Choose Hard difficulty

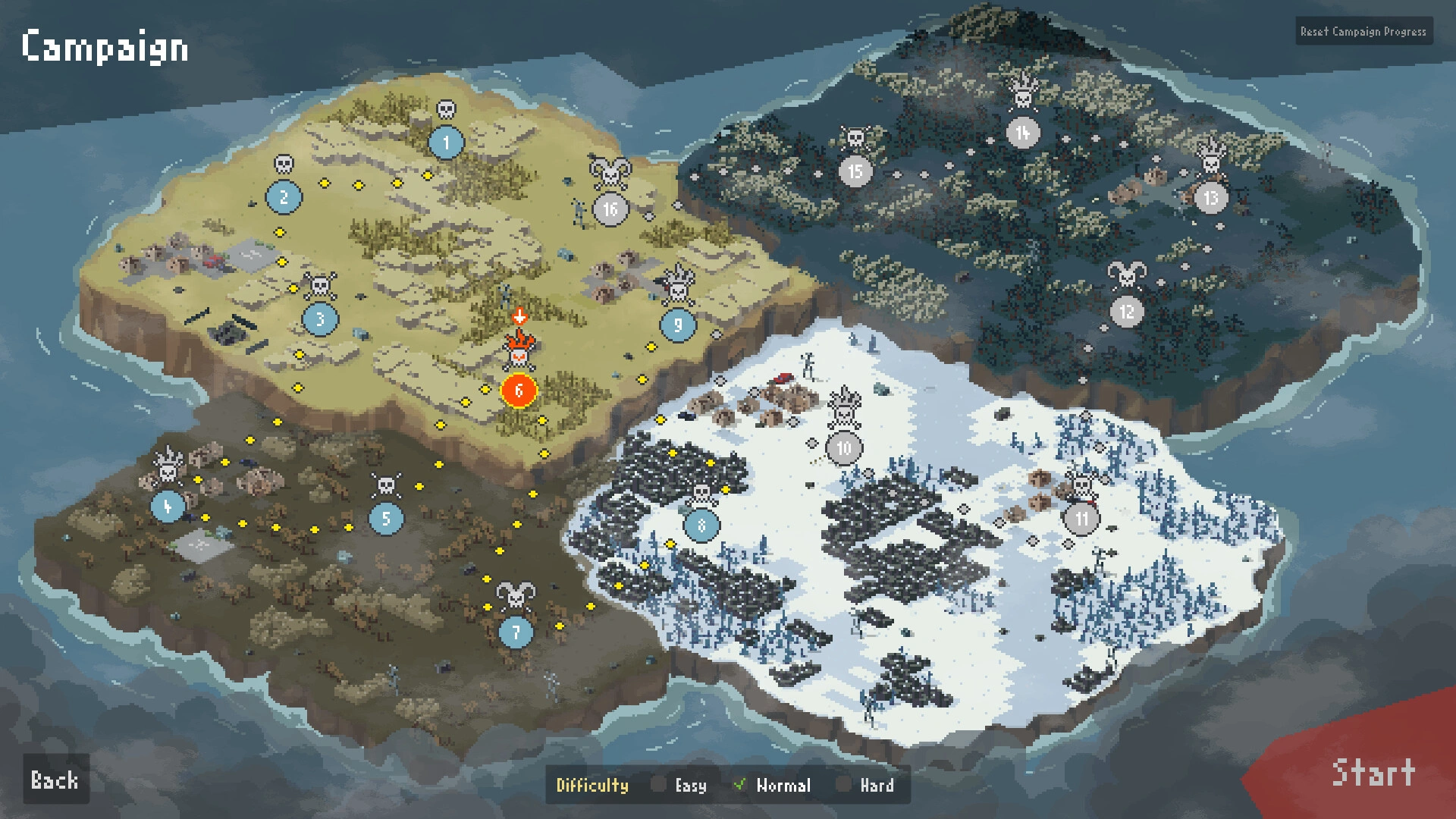[843, 785]
